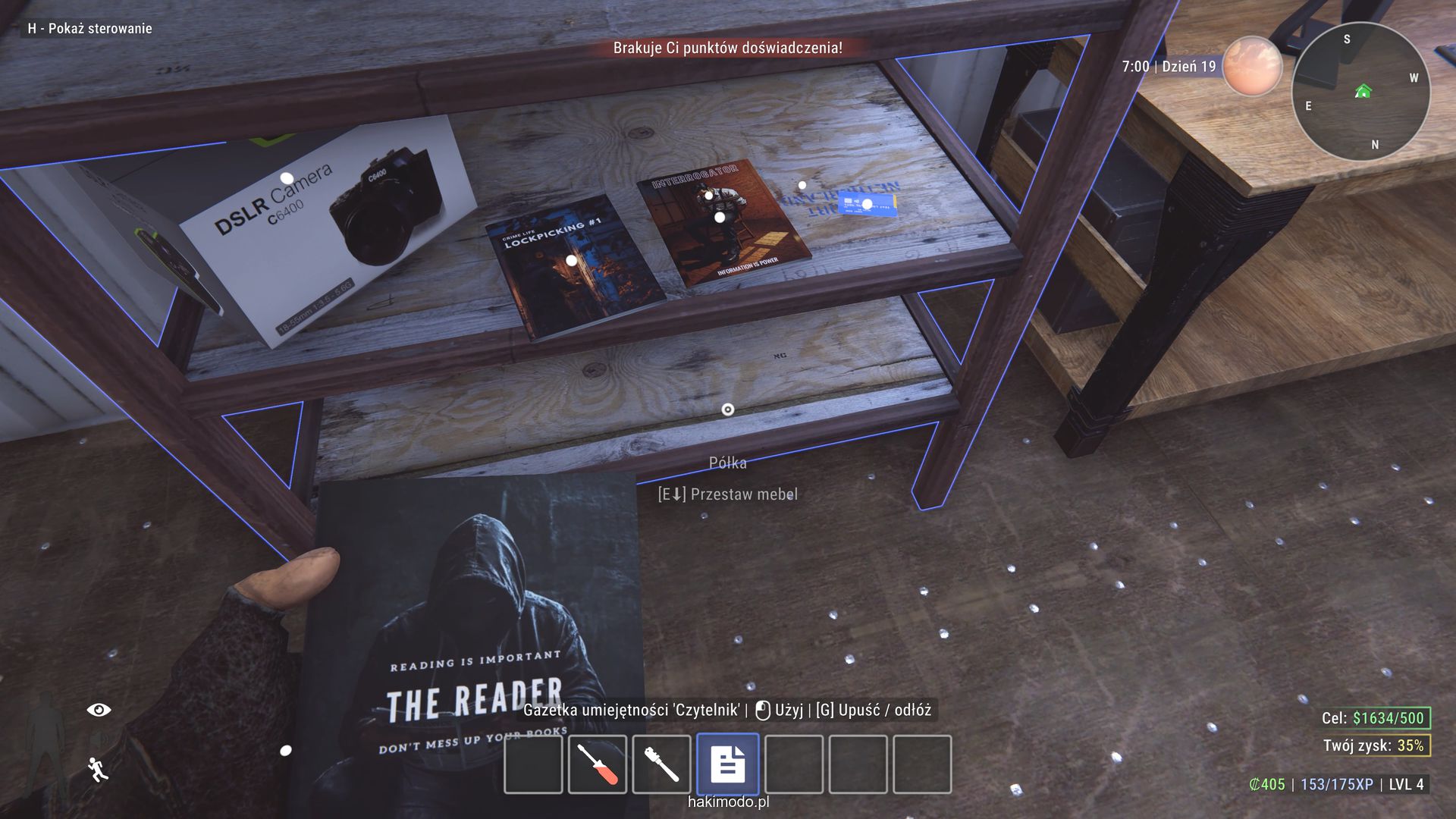Image resolution: width=1456 pixels, height=819 pixels.
Task: Click the eye visibility indicator icon
Action: tap(99, 710)
